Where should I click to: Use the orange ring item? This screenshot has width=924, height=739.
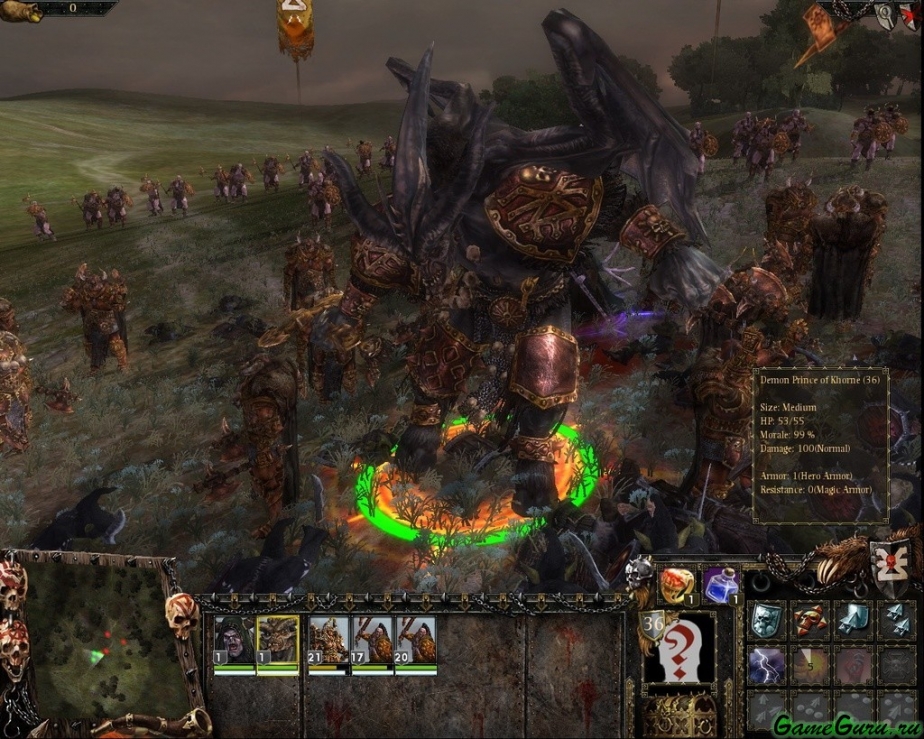tap(677, 584)
